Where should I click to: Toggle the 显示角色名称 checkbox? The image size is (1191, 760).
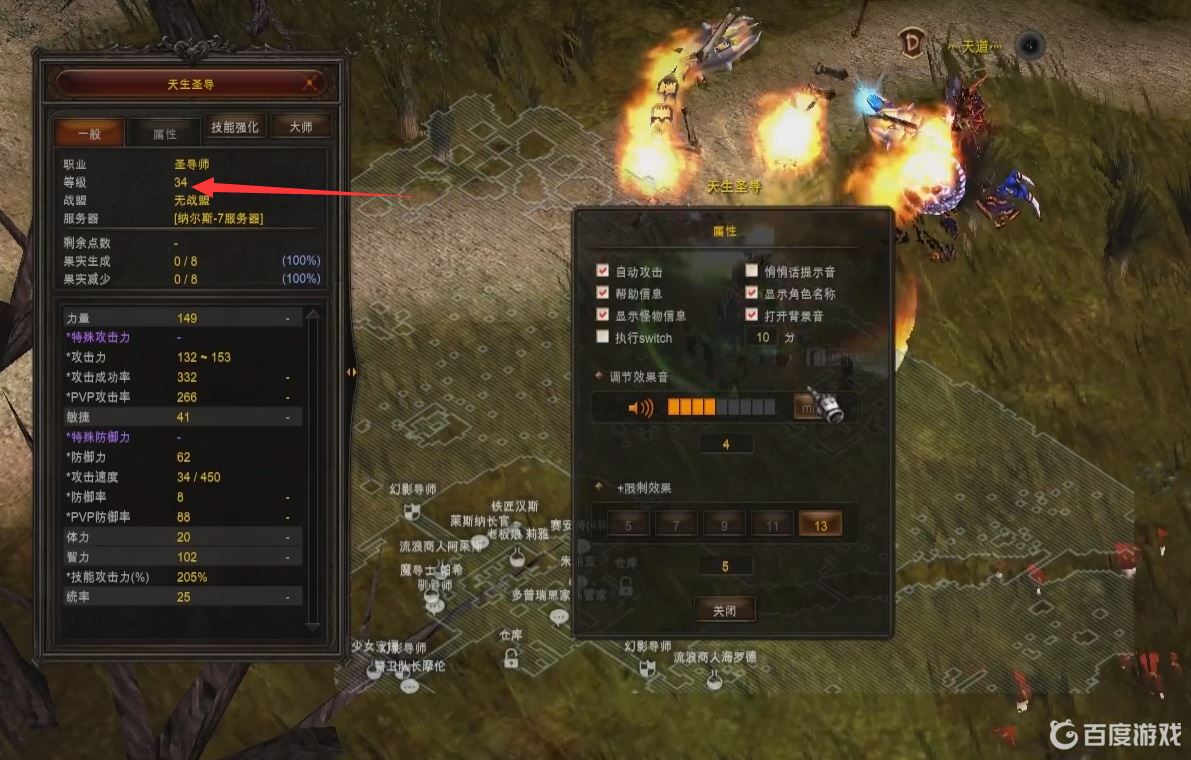coord(752,293)
